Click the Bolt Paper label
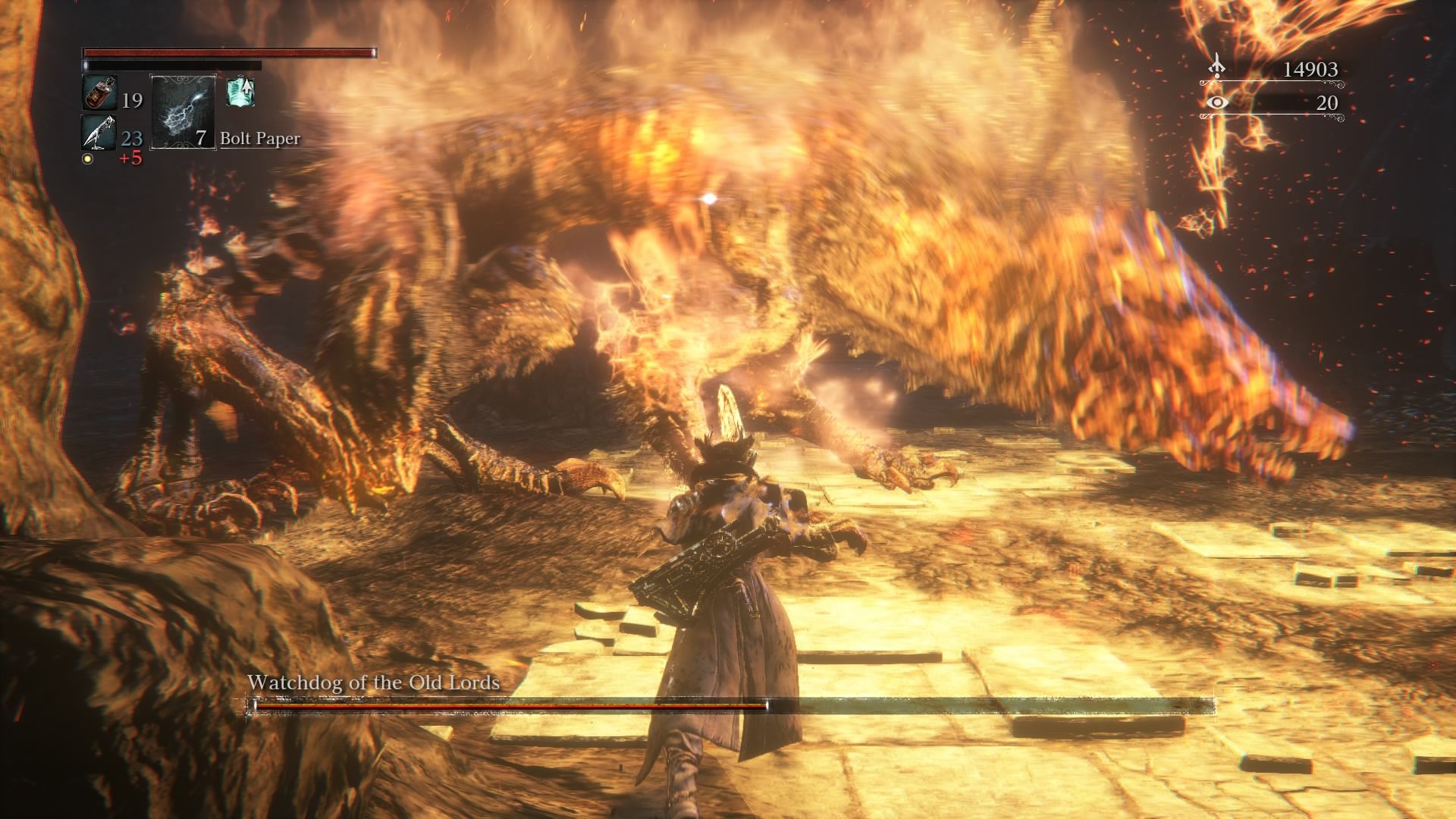 tap(259, 140)
